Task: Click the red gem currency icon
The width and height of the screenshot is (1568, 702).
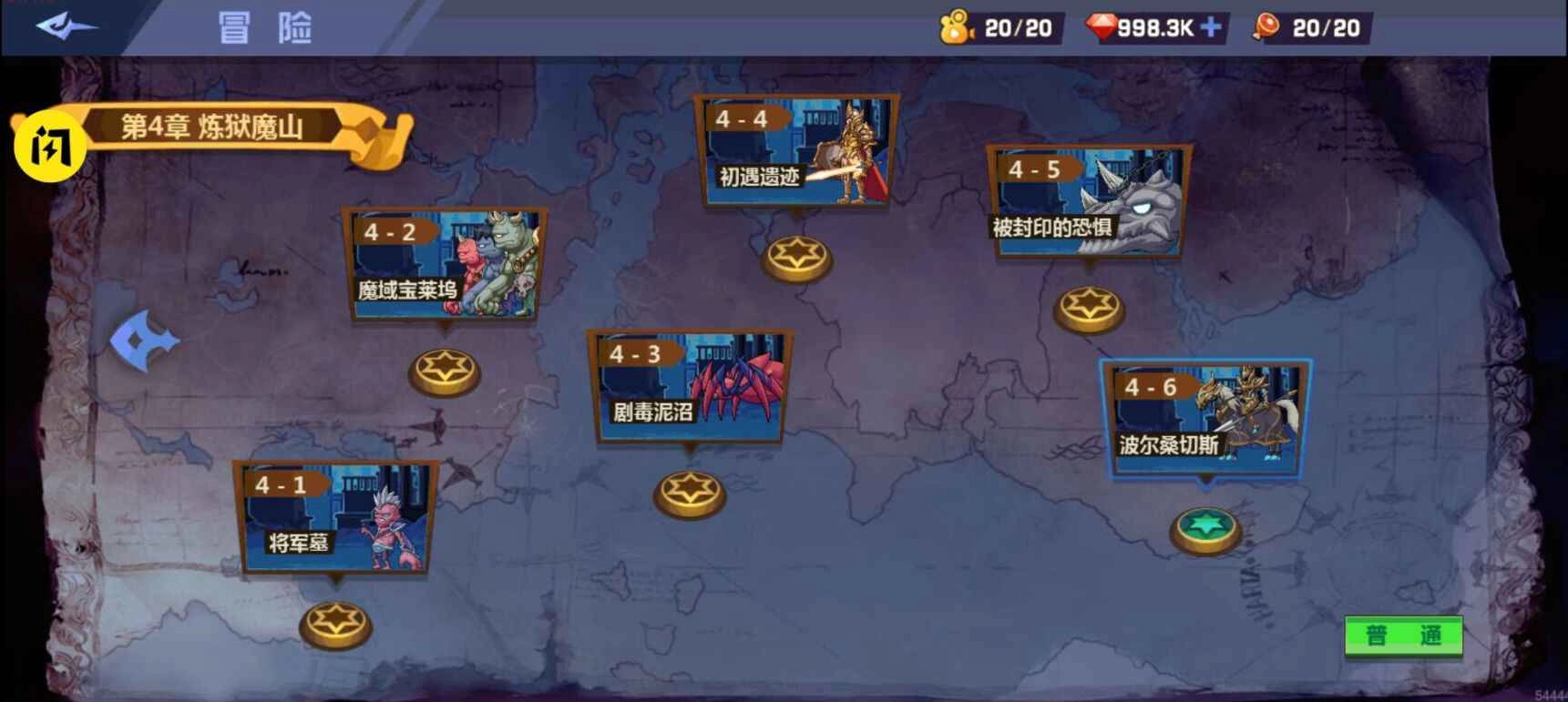Action: [1102, 26]
